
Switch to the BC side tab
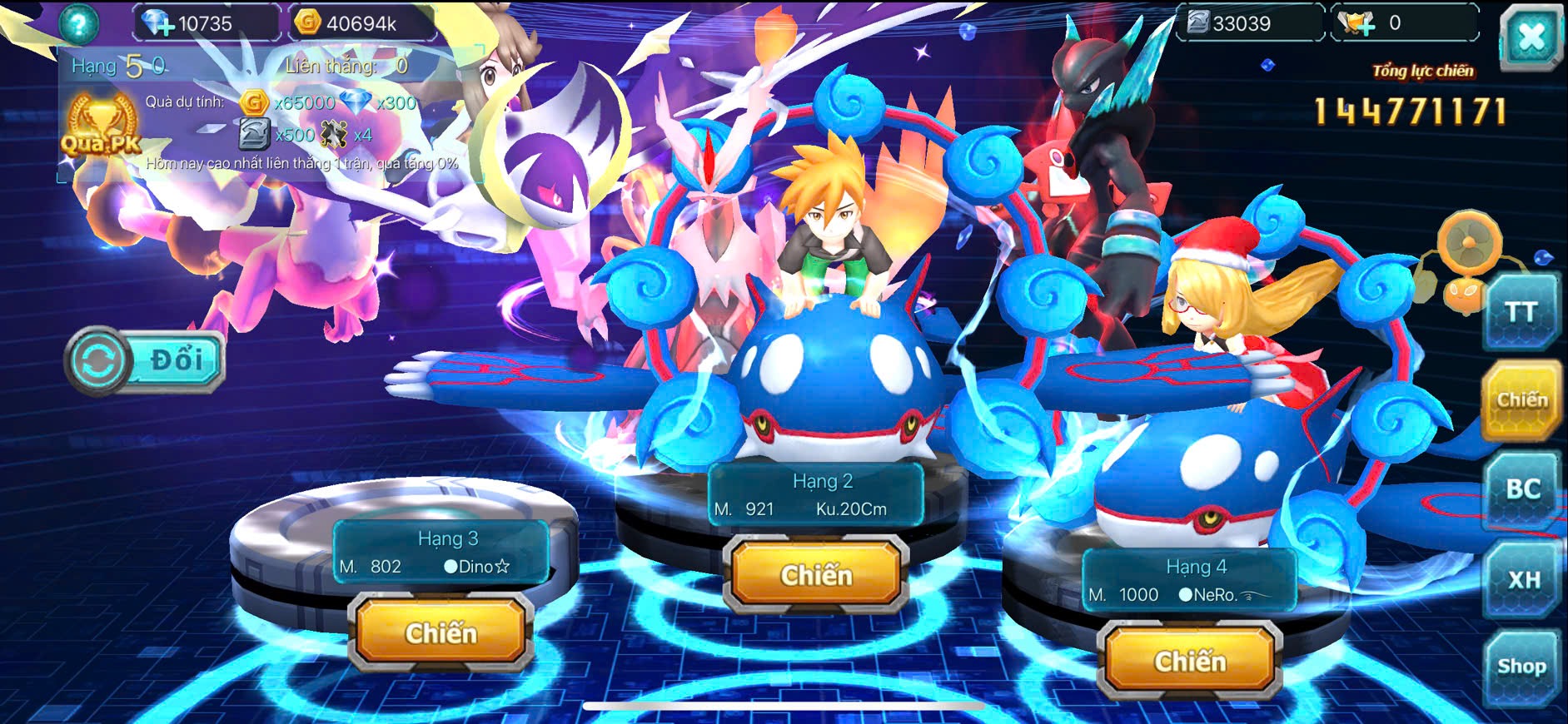point(1522,489)
